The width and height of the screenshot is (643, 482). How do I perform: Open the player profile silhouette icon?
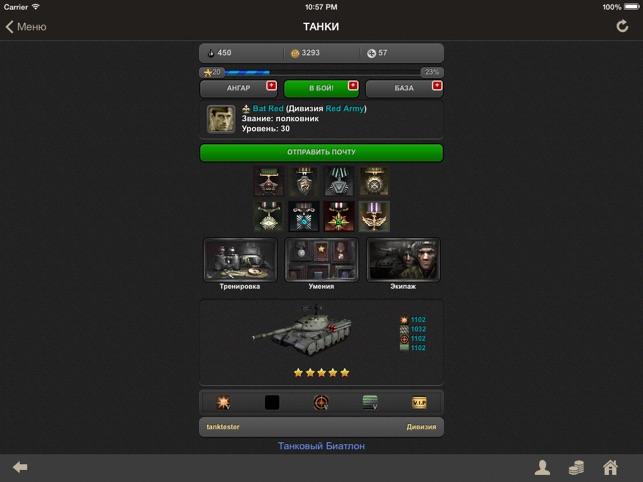(542, 467)
